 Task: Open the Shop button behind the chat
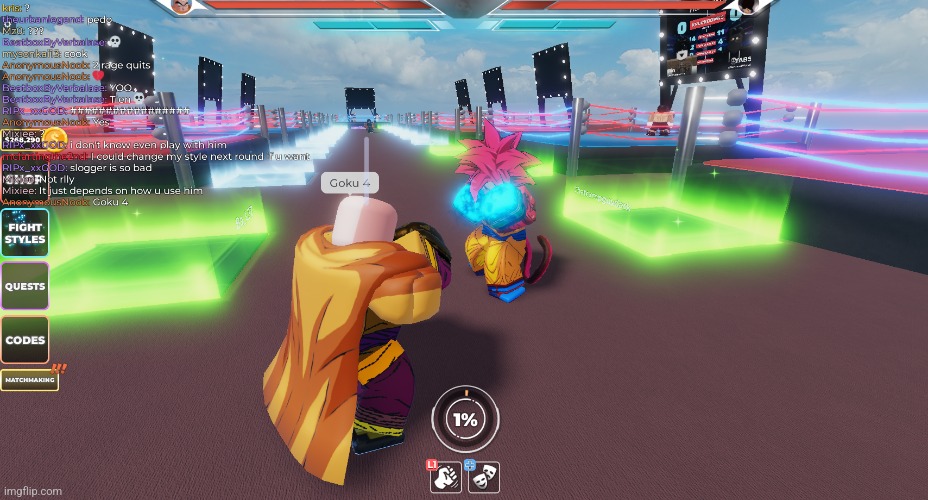pos(25,180)
